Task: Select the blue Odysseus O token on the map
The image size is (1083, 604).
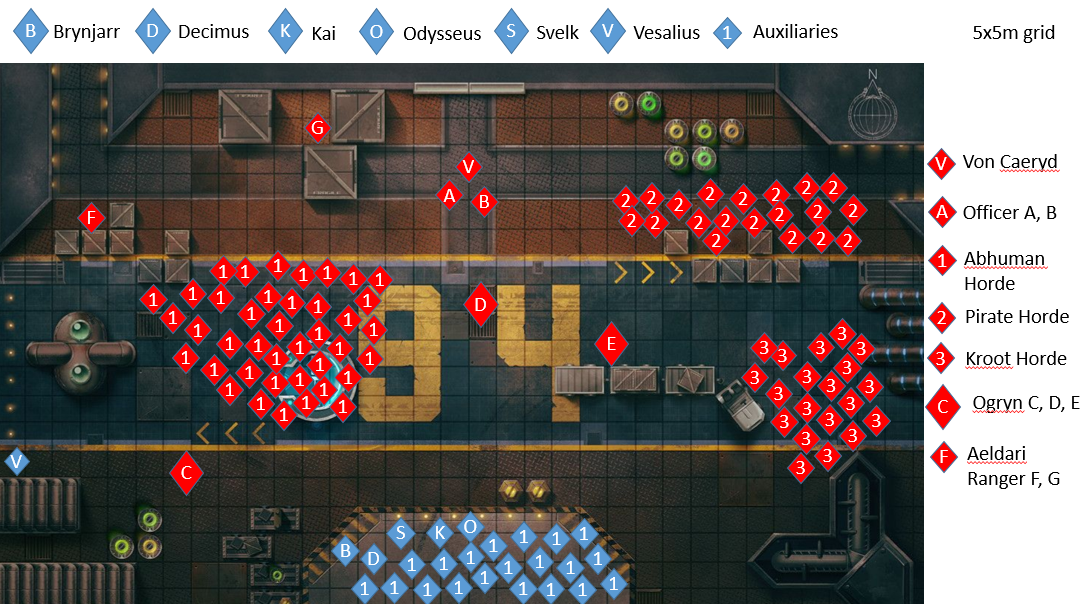Action: [469, 525]
